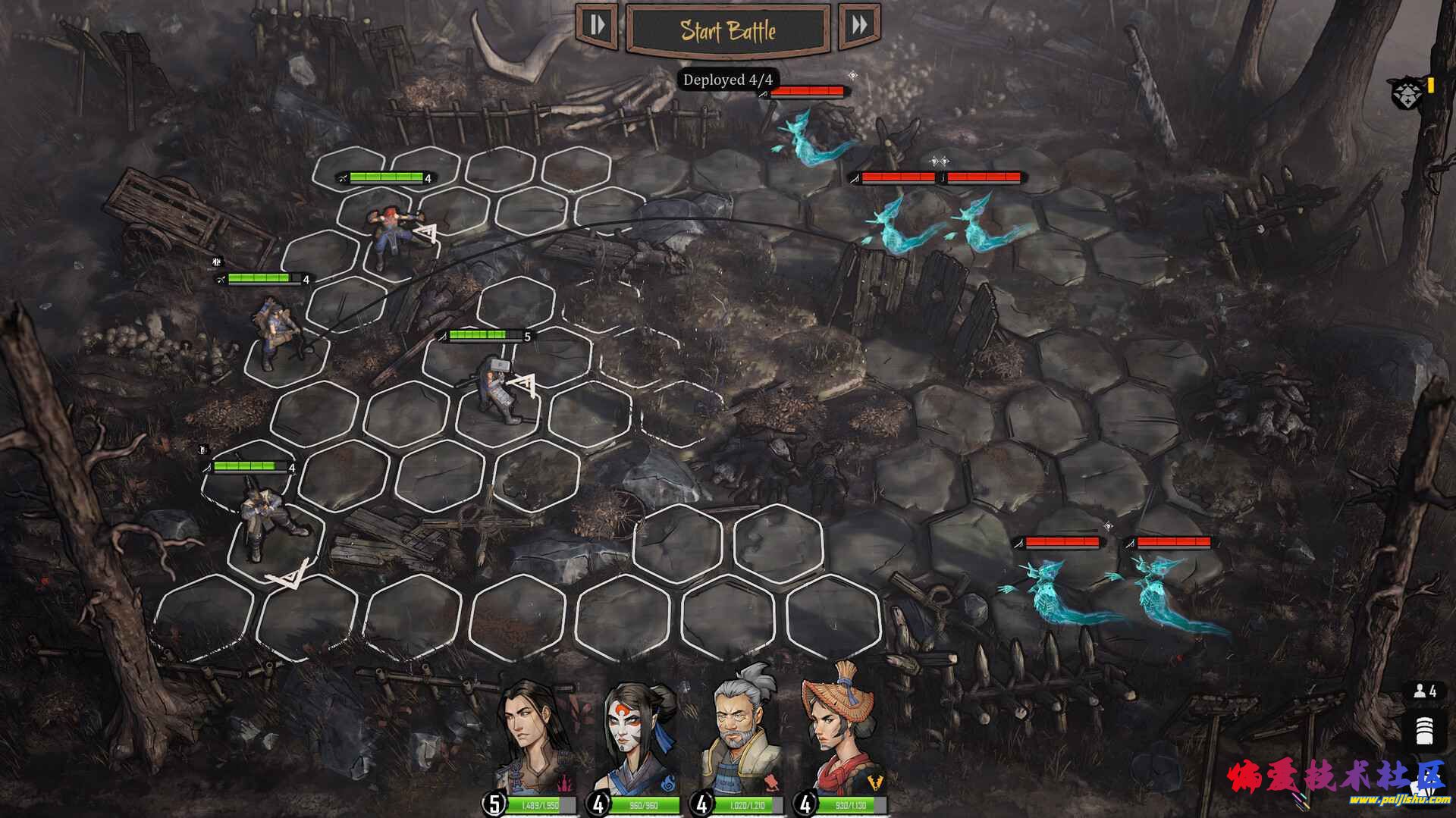Start the battle
1456x818 pixels.
click(x=727, y=31)
